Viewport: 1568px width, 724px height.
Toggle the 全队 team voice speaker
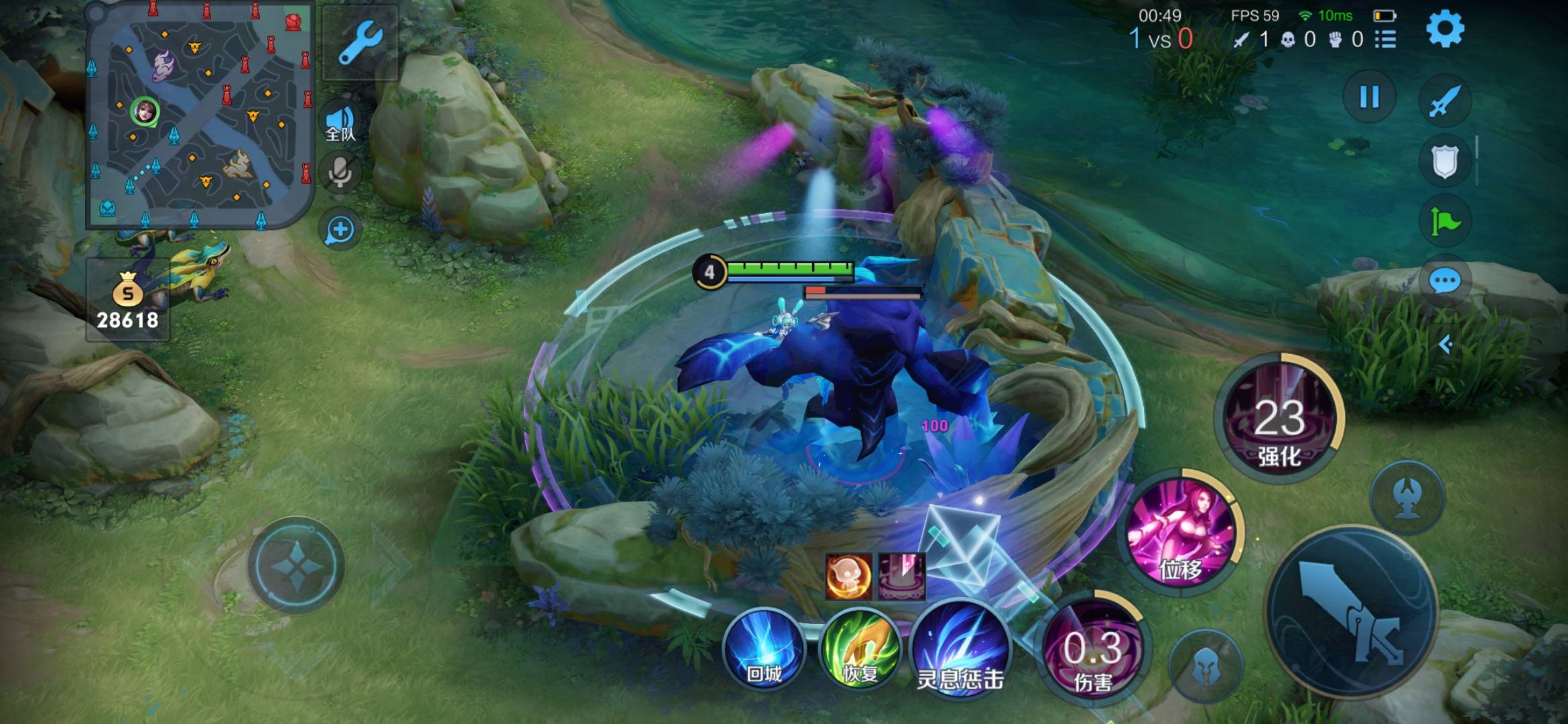point(340,124)
